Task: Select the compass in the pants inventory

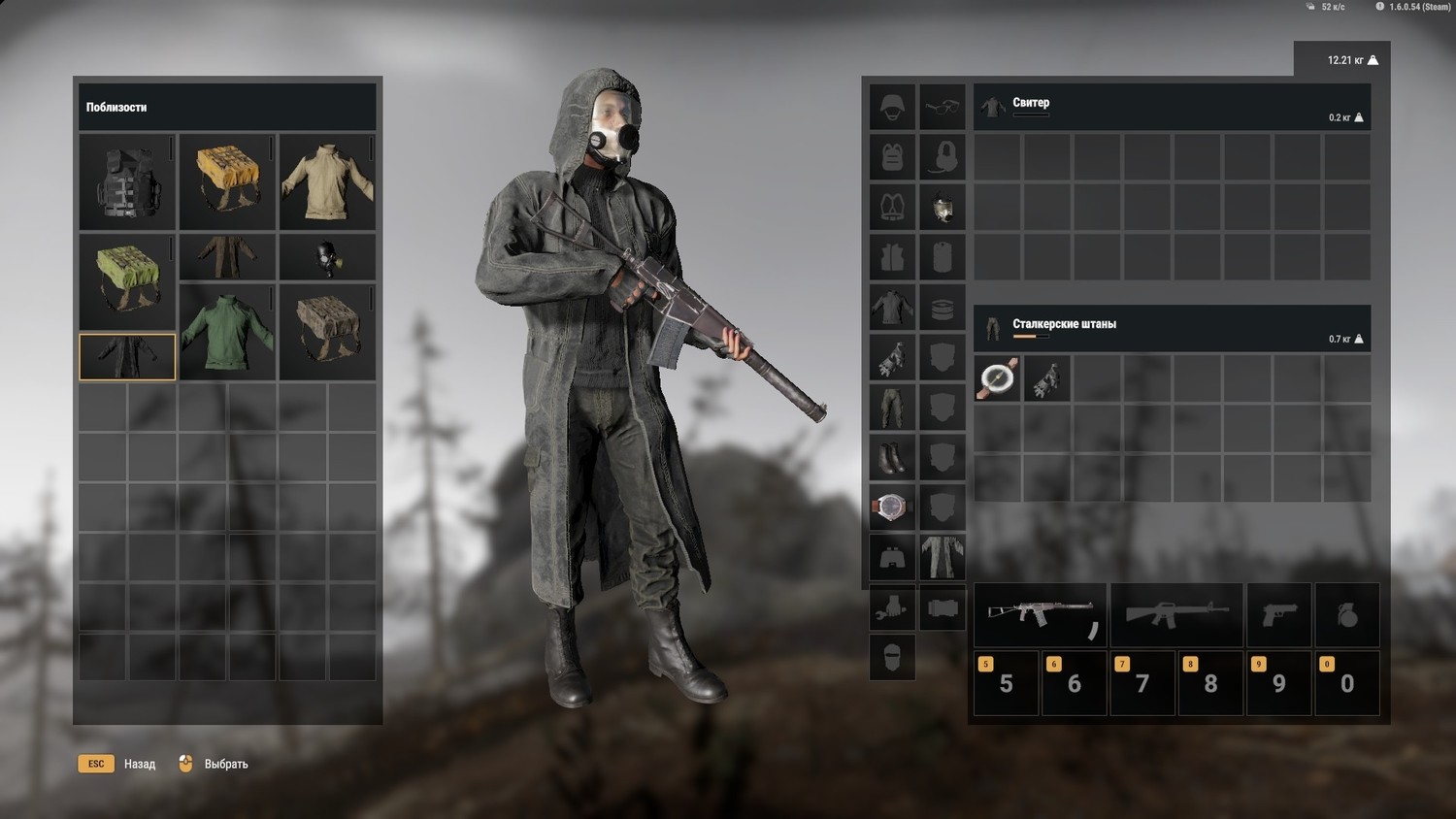Action: (997, 378)
